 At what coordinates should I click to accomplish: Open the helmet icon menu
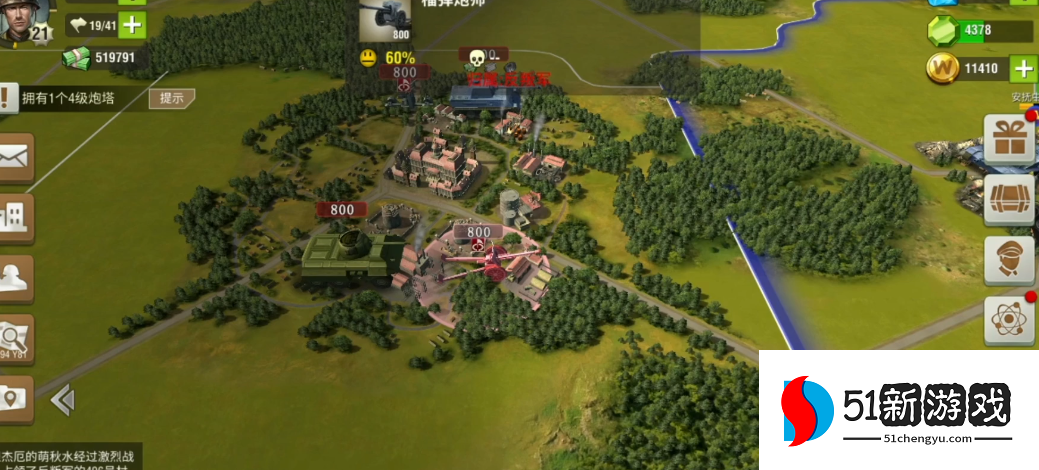[15, 277]
